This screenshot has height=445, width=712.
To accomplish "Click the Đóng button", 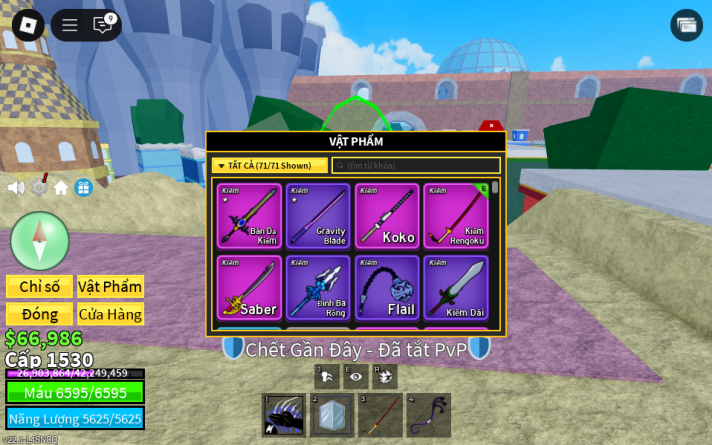I will pyautogui.click(x=39, y=314).
